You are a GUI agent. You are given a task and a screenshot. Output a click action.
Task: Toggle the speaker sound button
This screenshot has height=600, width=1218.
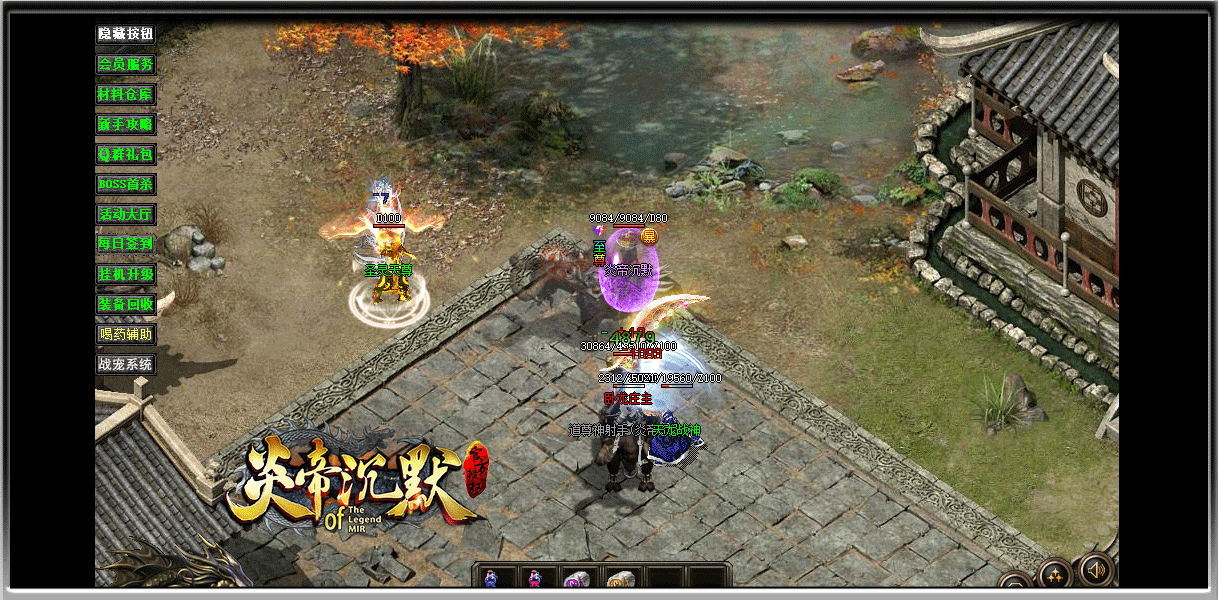tap(1096, 570)
